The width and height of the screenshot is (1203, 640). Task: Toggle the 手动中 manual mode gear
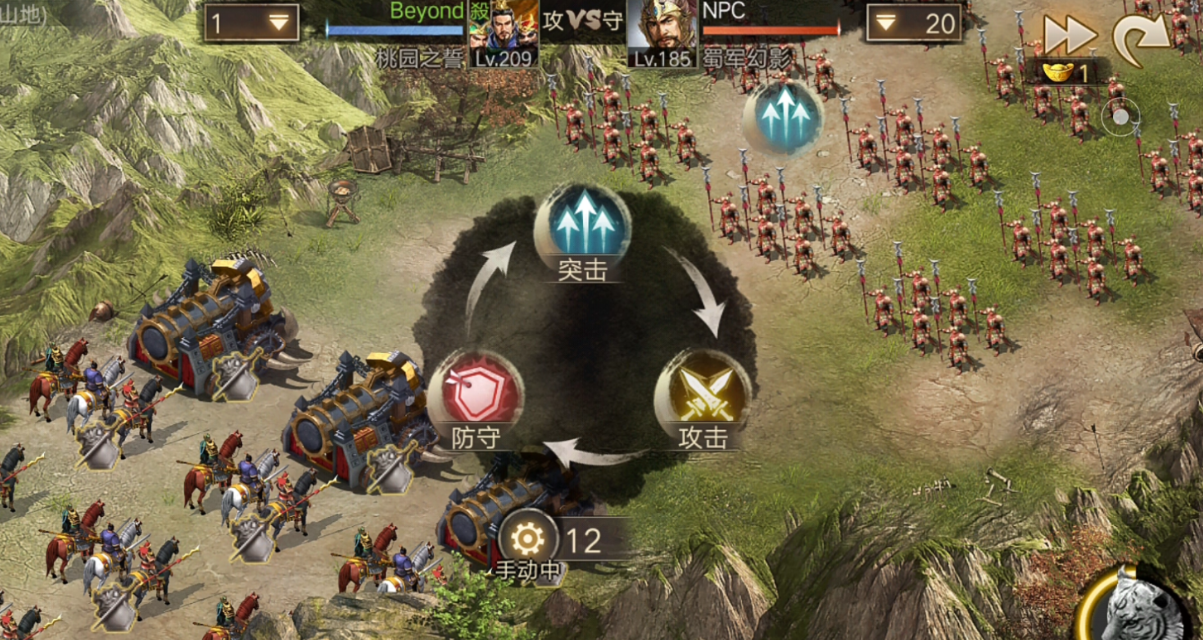click(527, 540)
